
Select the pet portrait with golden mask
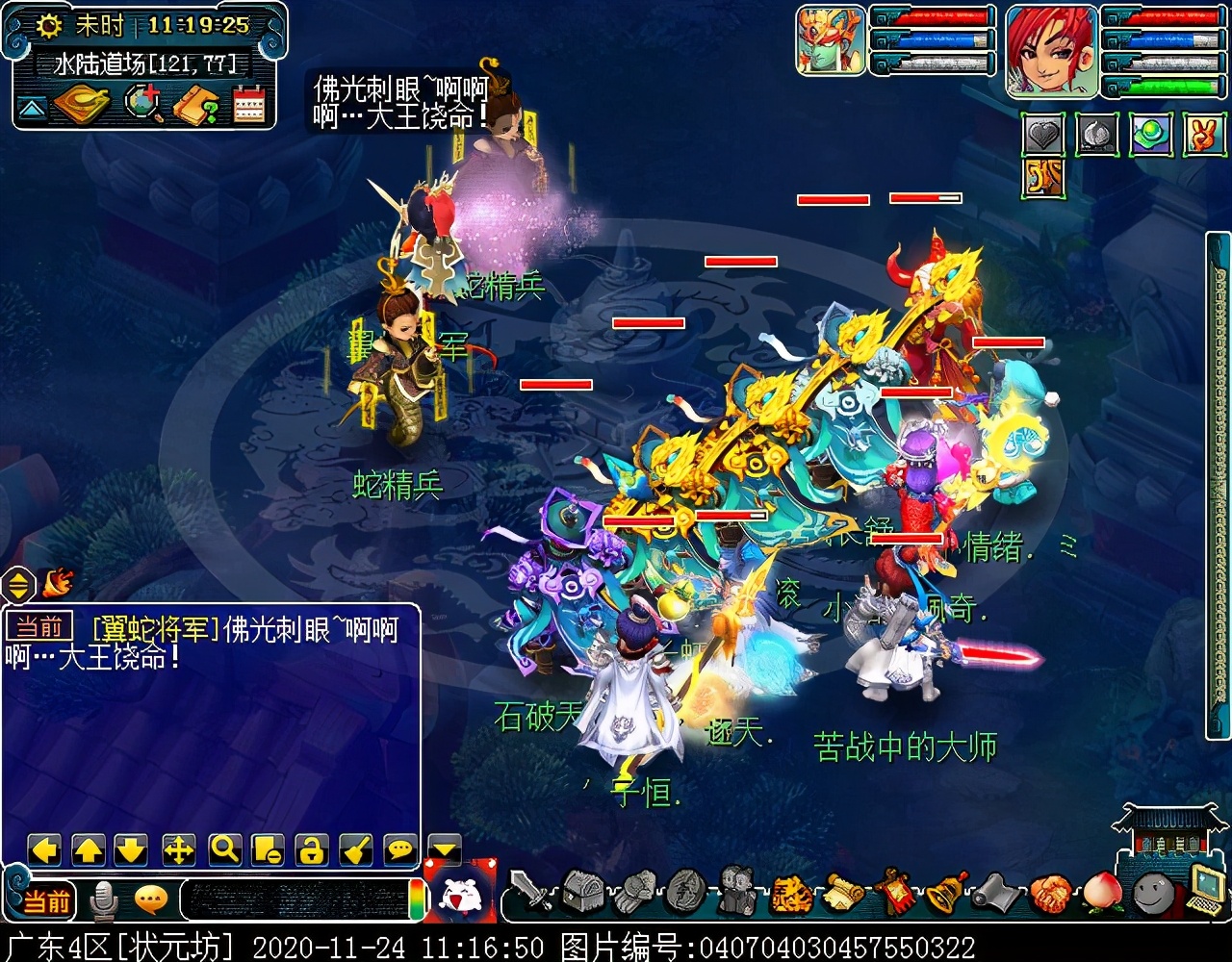(831, 40)
